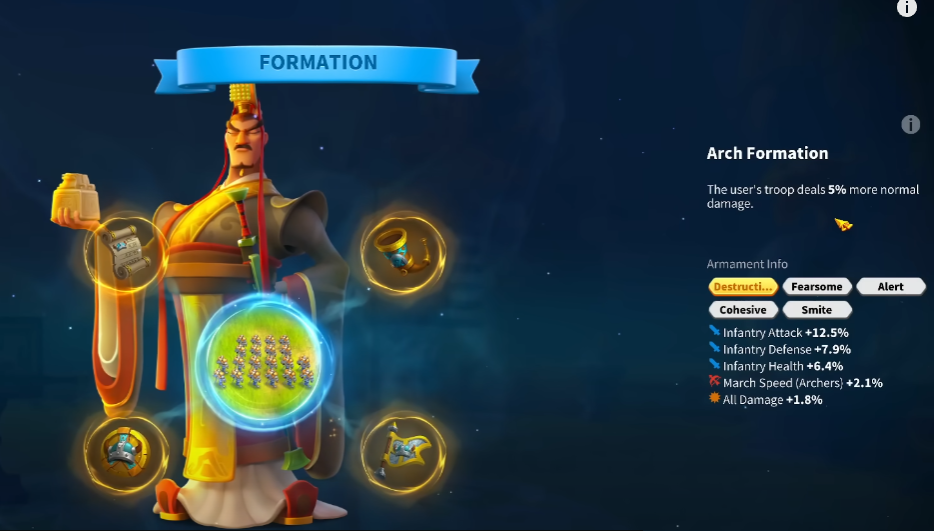
Task: Select the golden horn armament slot
Action: click(402, 251)
